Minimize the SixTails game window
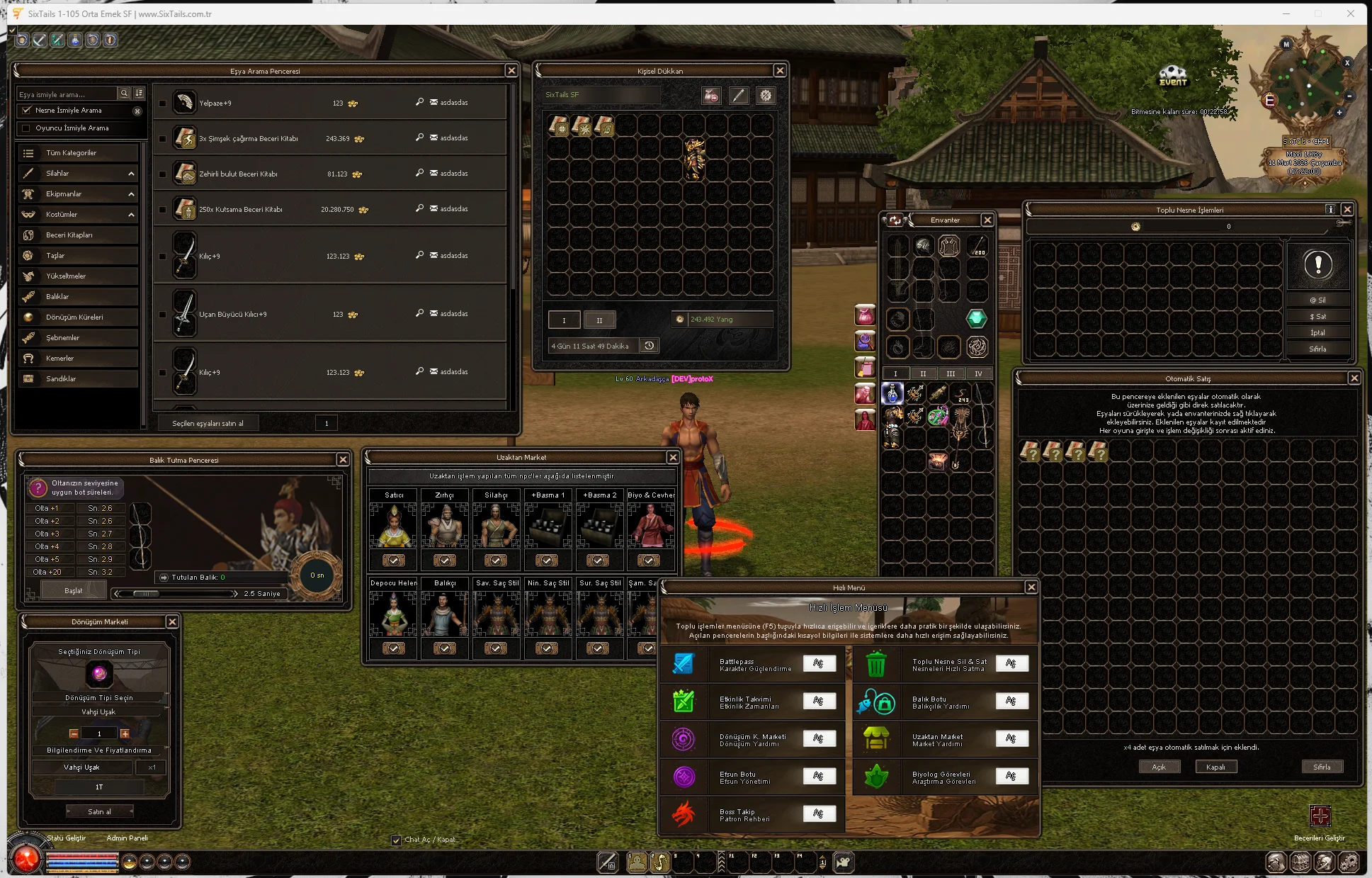The width and height of the screenshot is (1372, 878). pos(1286,13)
